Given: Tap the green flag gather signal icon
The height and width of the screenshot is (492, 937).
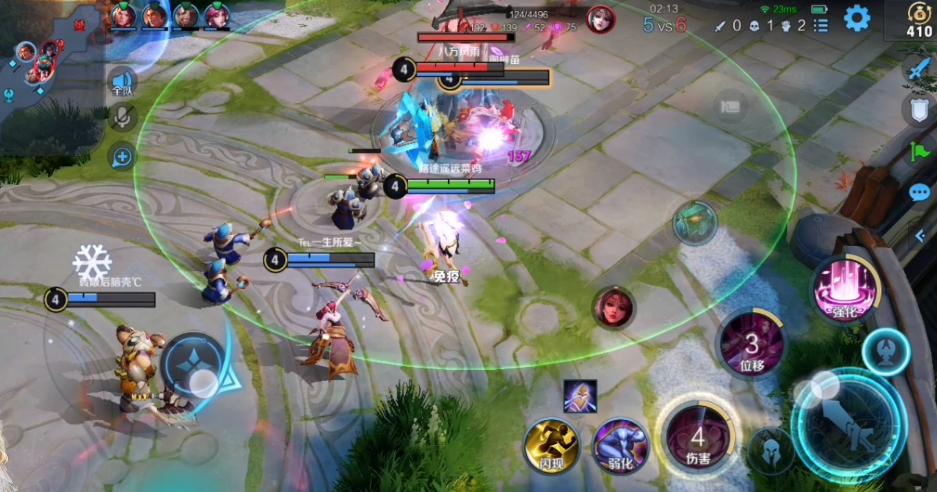Looking at the screenshot, I should click(918, 152).
